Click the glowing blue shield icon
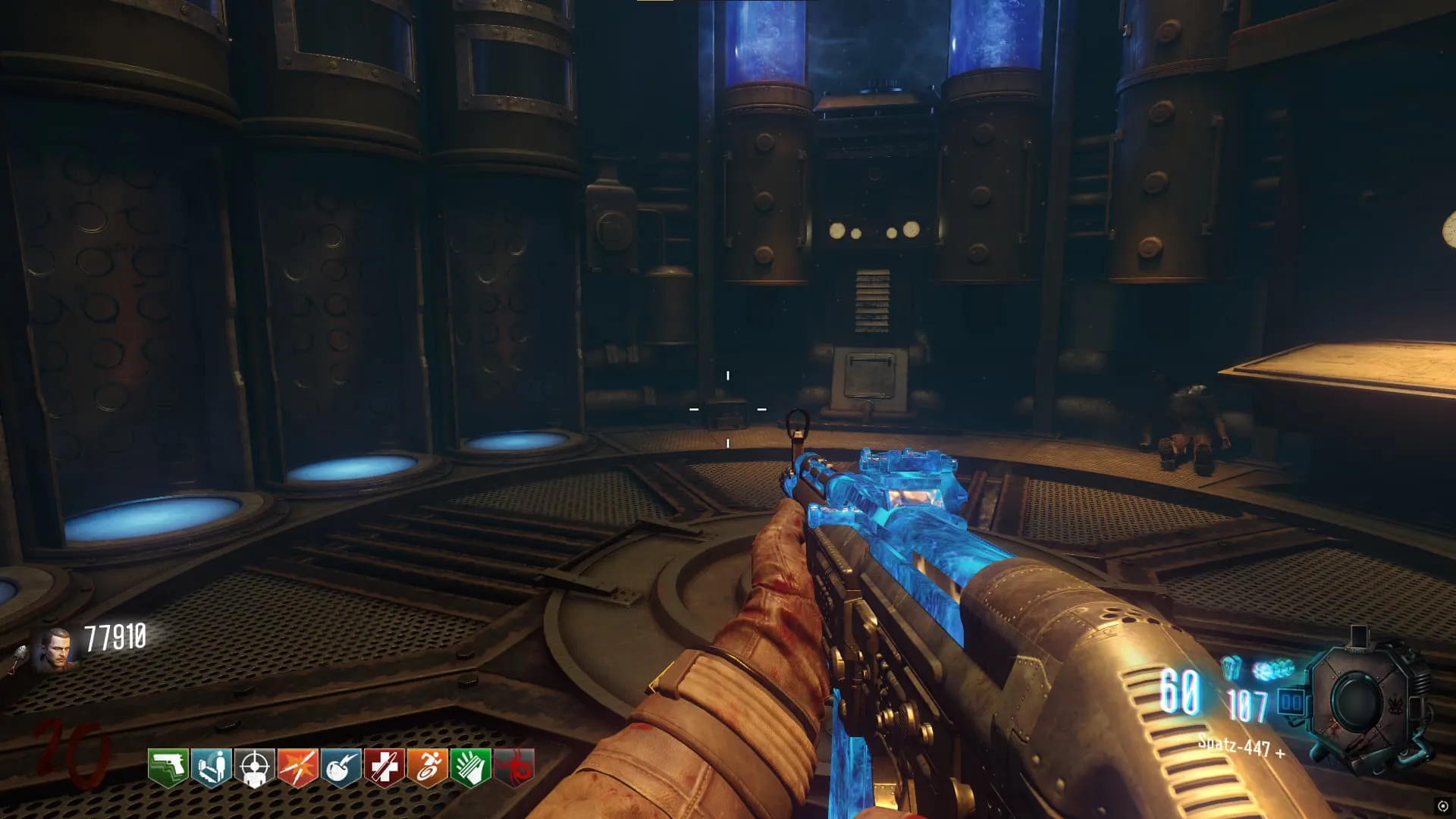This screenshot has height=819, width=1456. 1232,667
